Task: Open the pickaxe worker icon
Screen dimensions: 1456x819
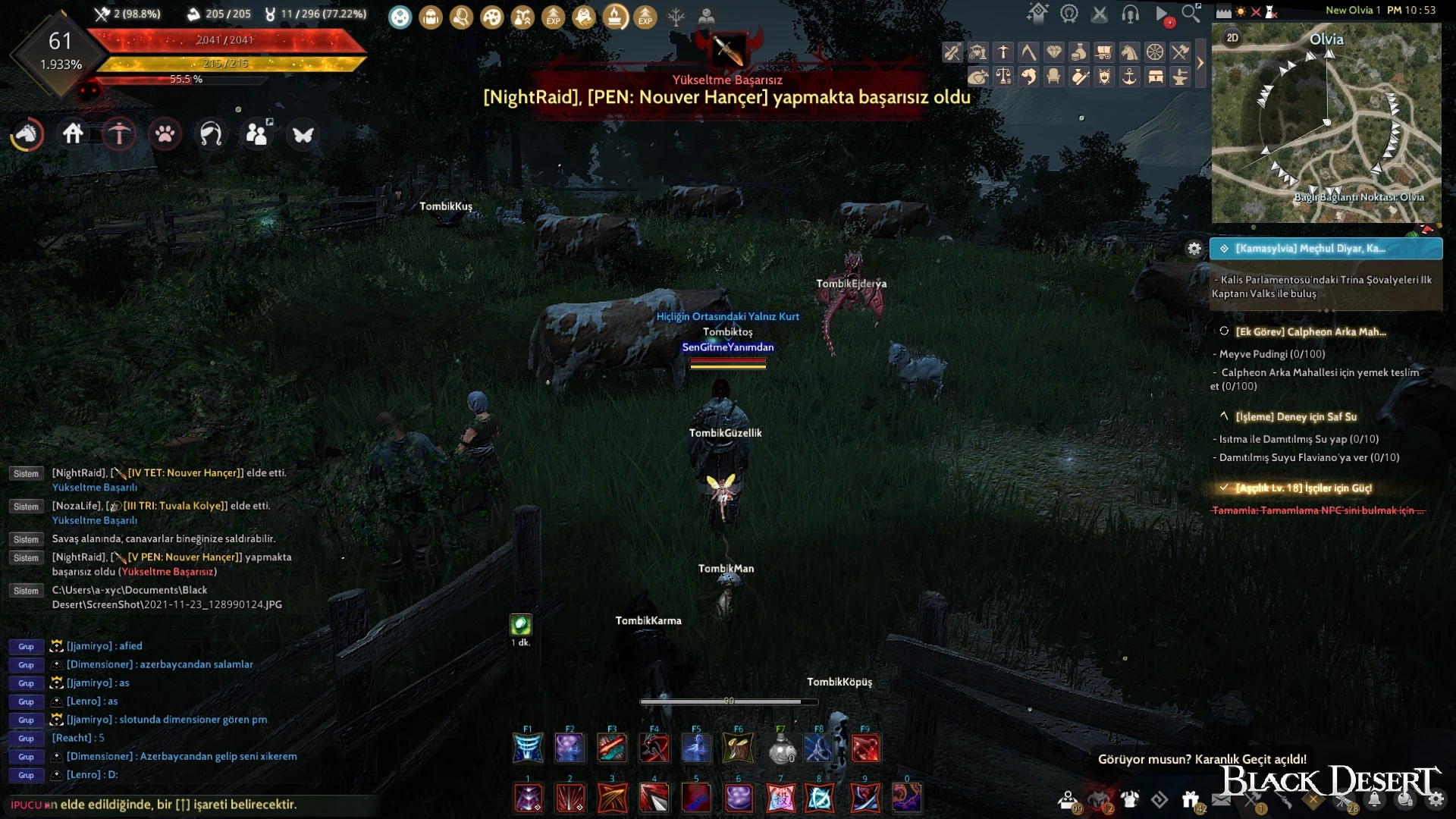Action: 119,134
